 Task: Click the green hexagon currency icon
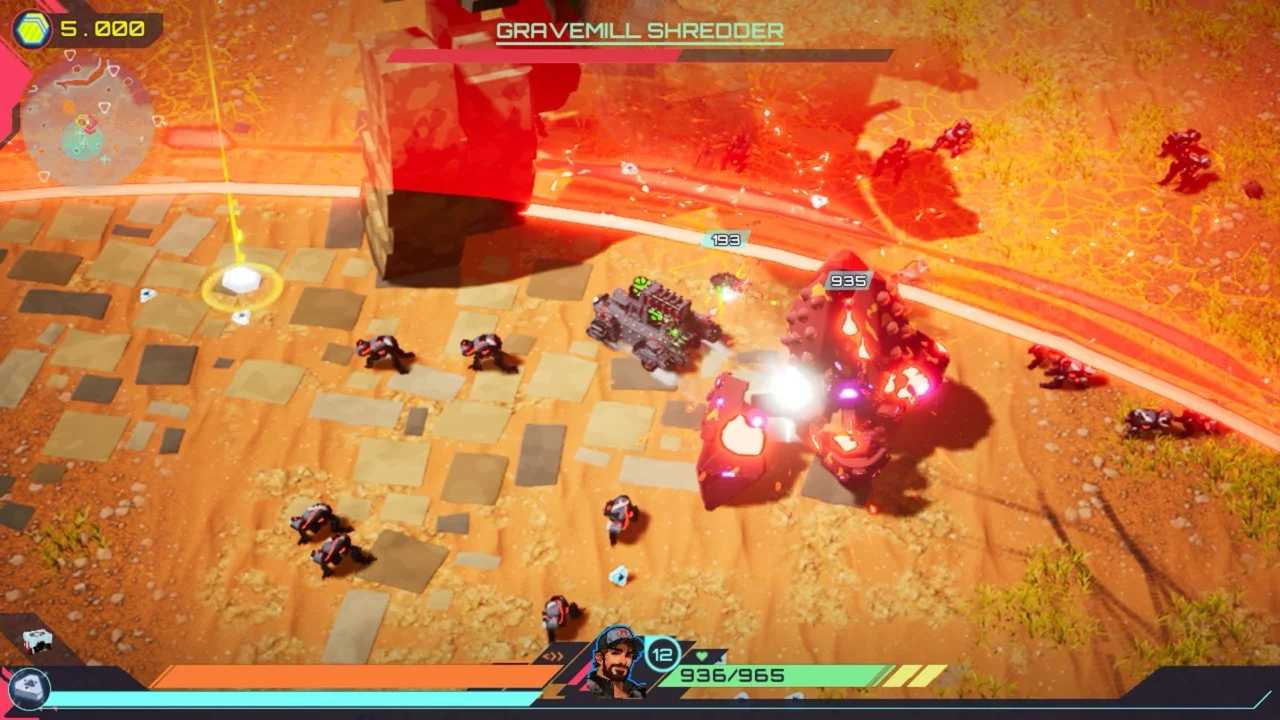[x=32, y=29]
